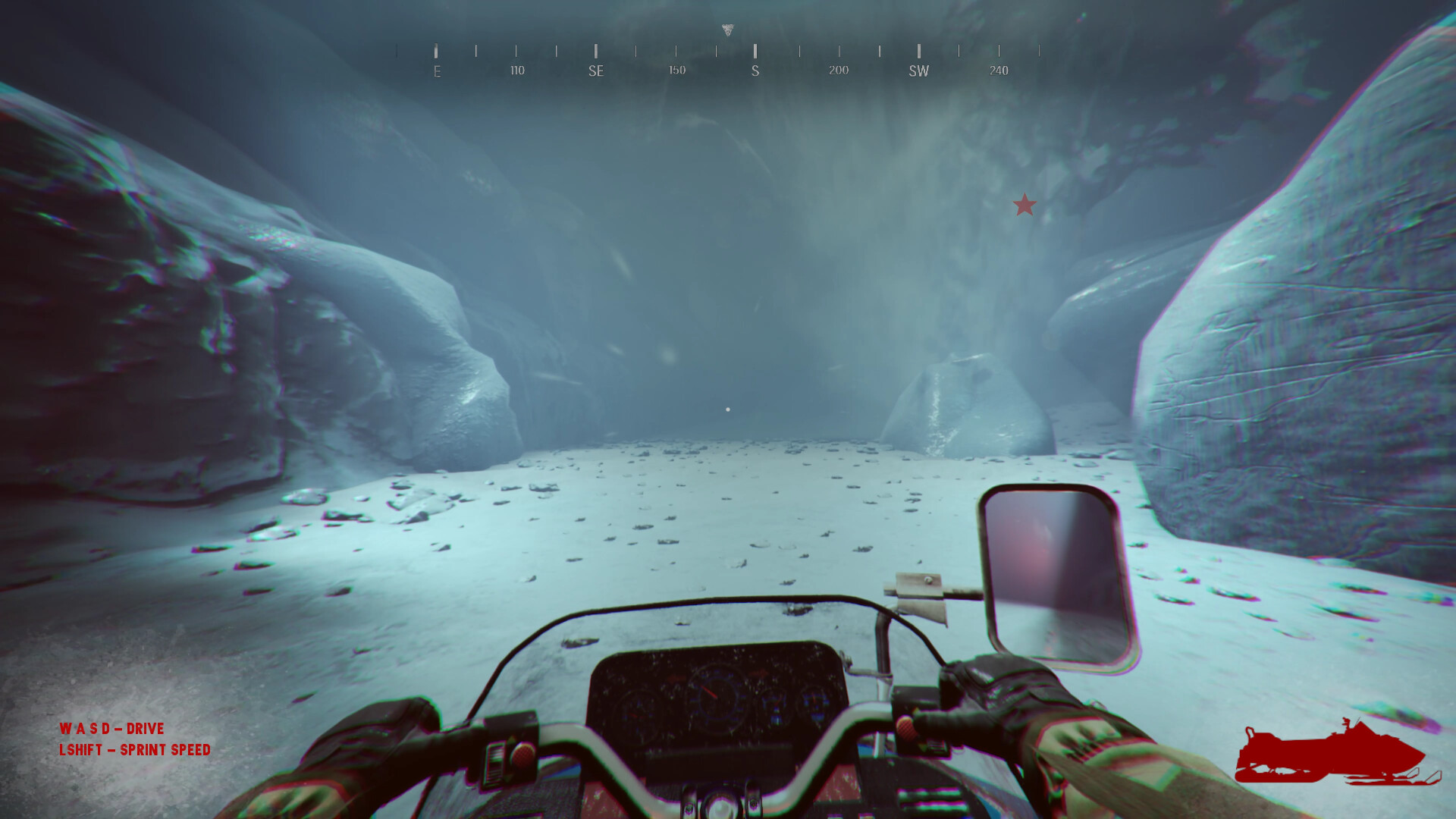Image resolution: width=1456 pixels, height=819 pixels.
Task: Click the headlight pod between the handlebars
Action: [720, 805]
